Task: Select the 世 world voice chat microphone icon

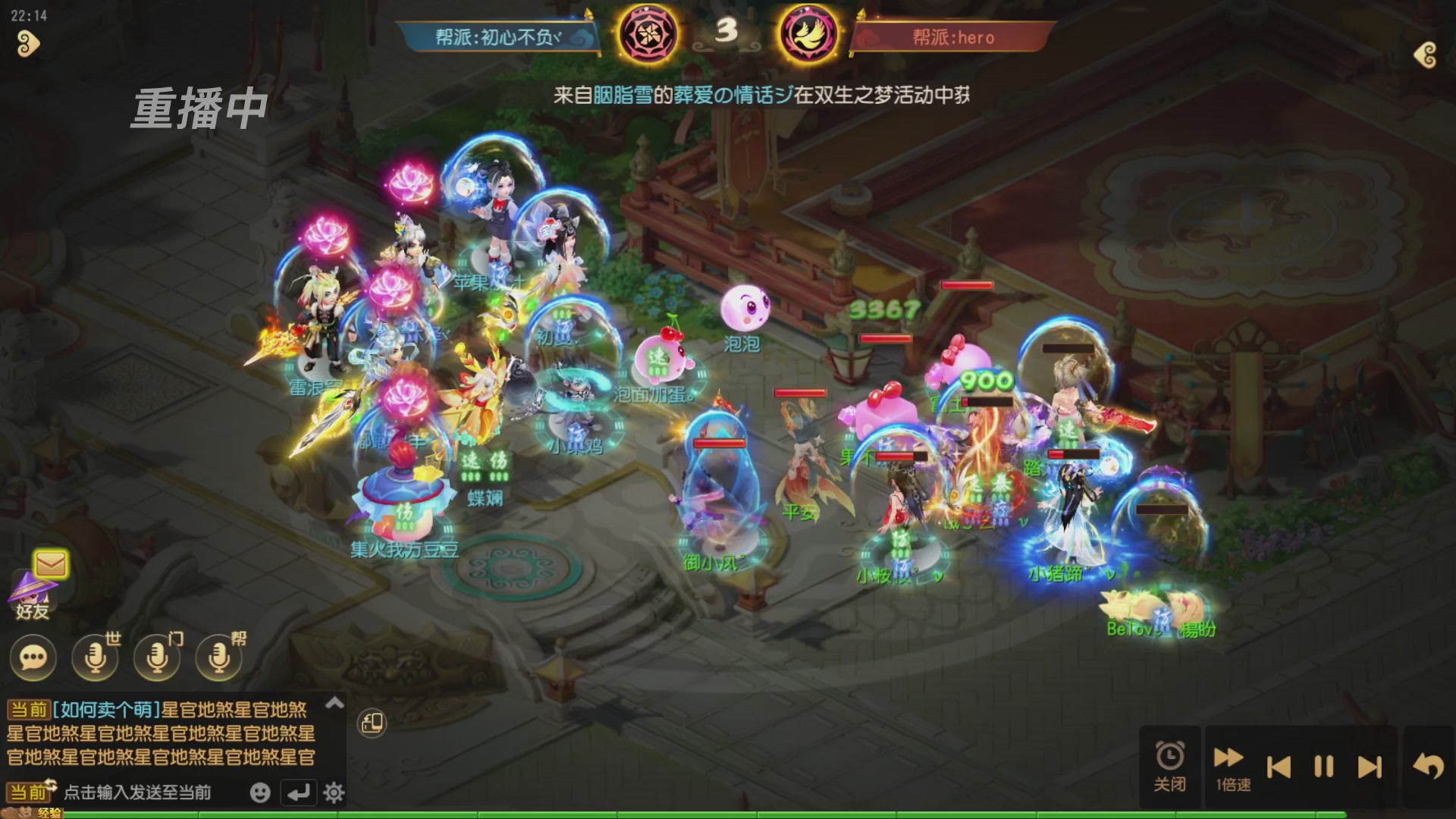Action: pyautogui.click(x=93, y=657)
